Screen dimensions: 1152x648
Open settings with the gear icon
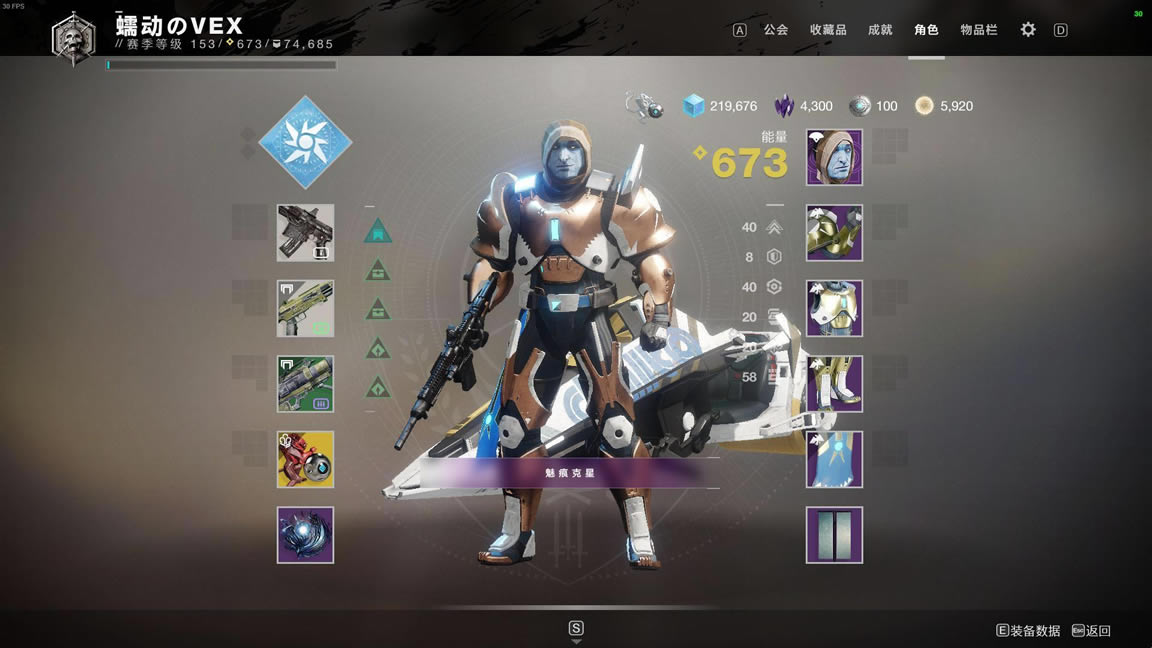(x=1028, y=30)
